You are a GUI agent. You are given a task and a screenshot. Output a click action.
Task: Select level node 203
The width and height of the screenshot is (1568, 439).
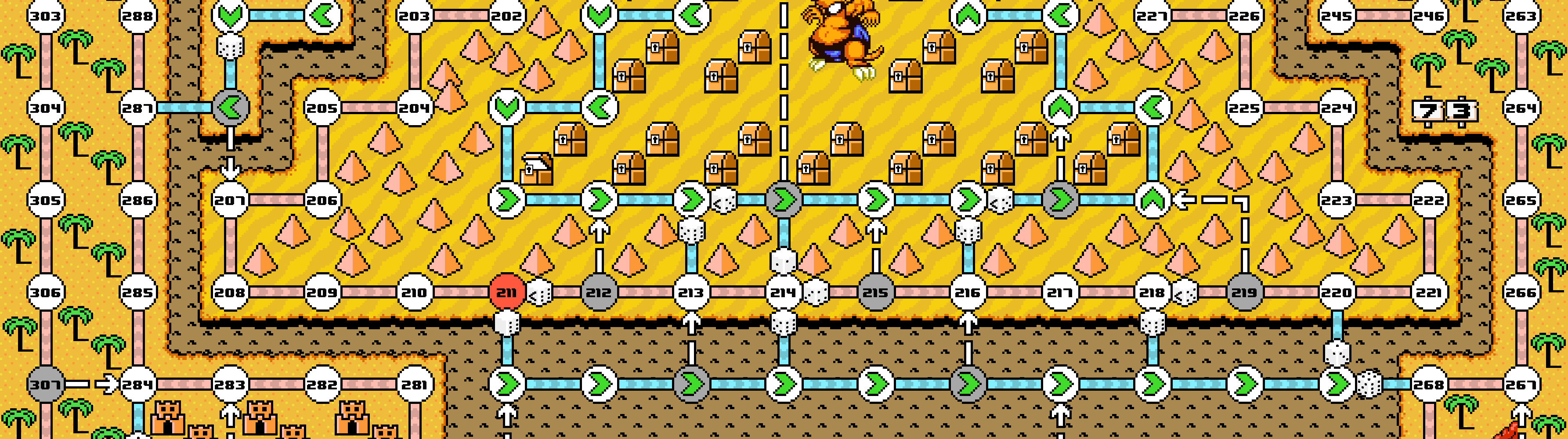tap(415, 16)
